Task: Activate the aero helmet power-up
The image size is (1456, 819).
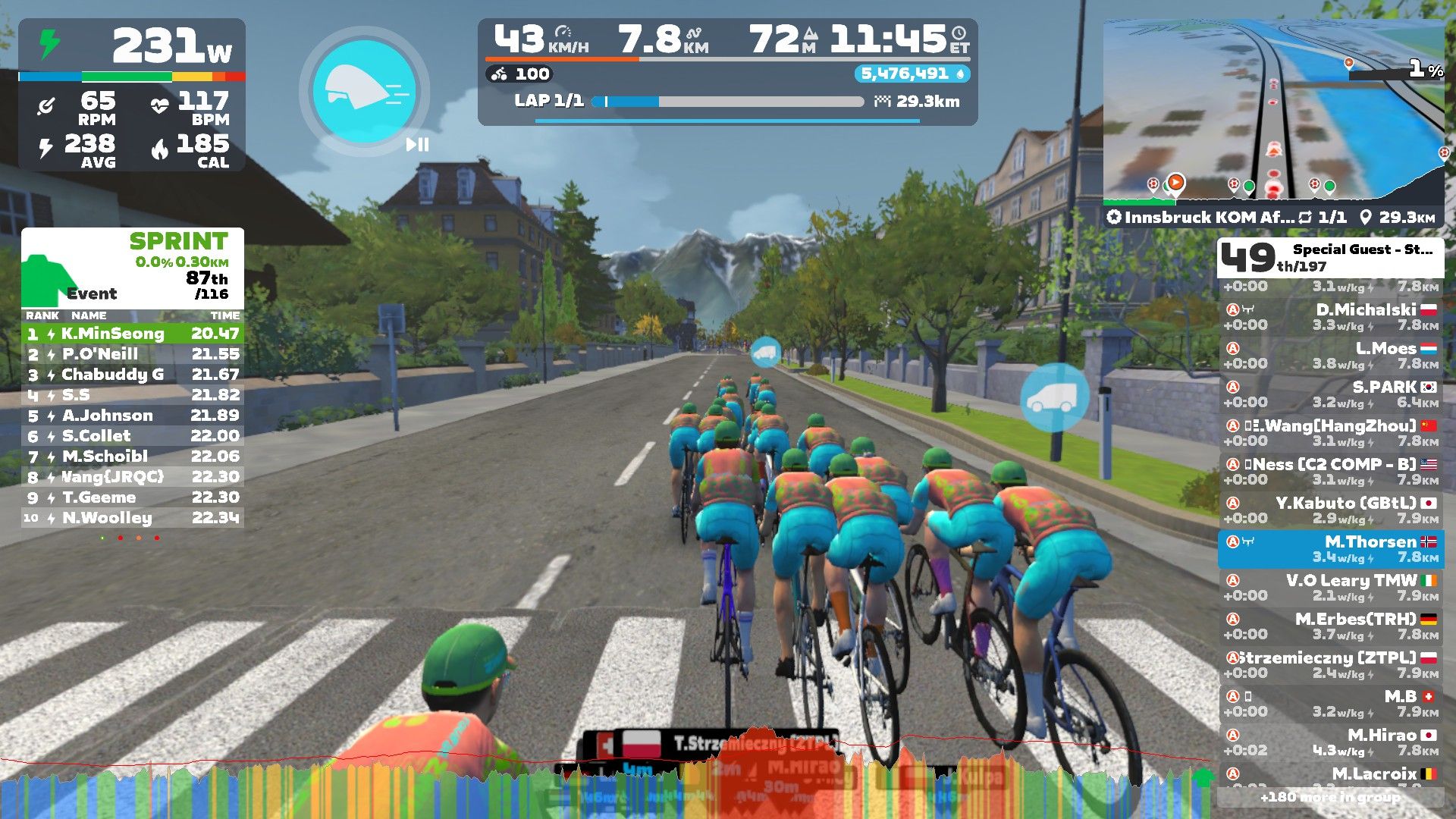Action: point(364,91)
